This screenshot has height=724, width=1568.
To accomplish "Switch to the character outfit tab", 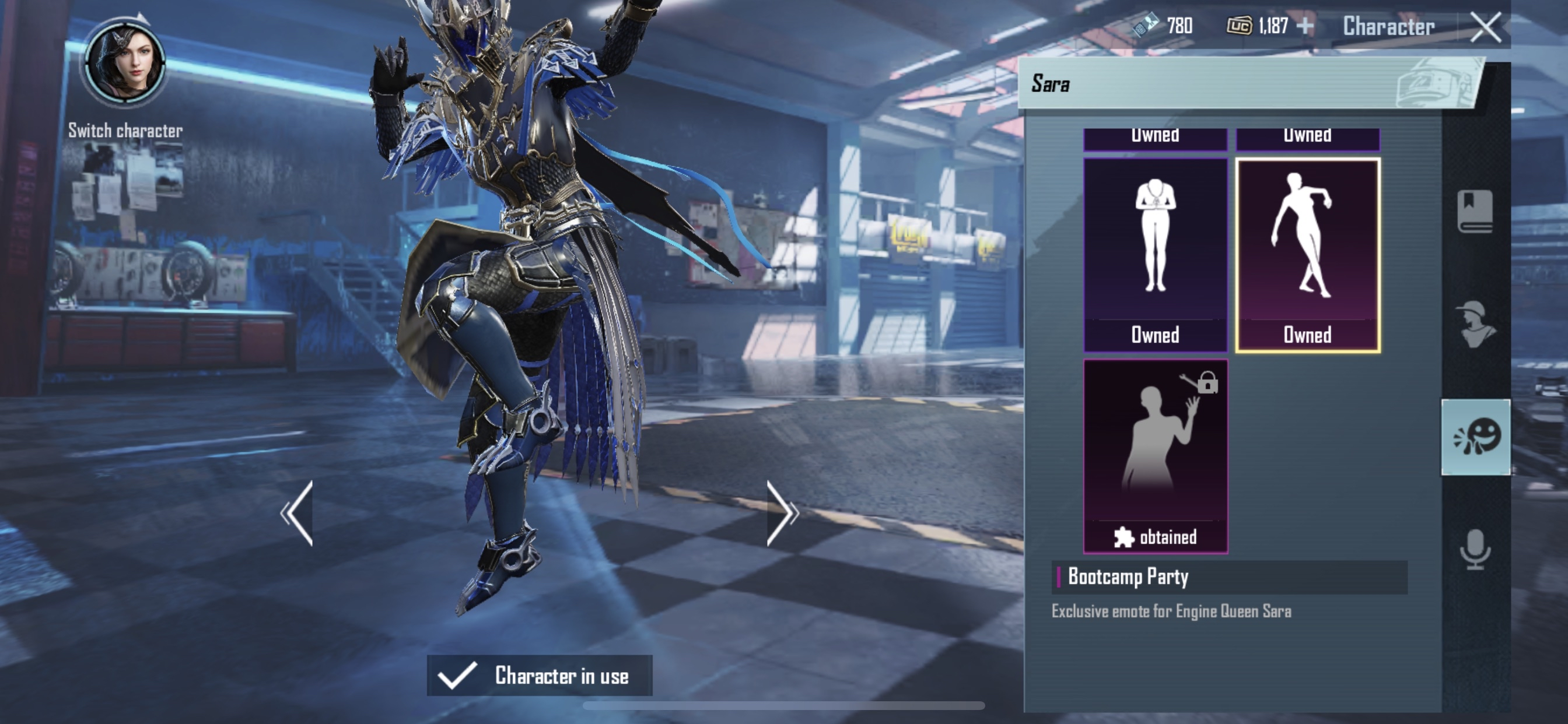I will click(1475, 324).
